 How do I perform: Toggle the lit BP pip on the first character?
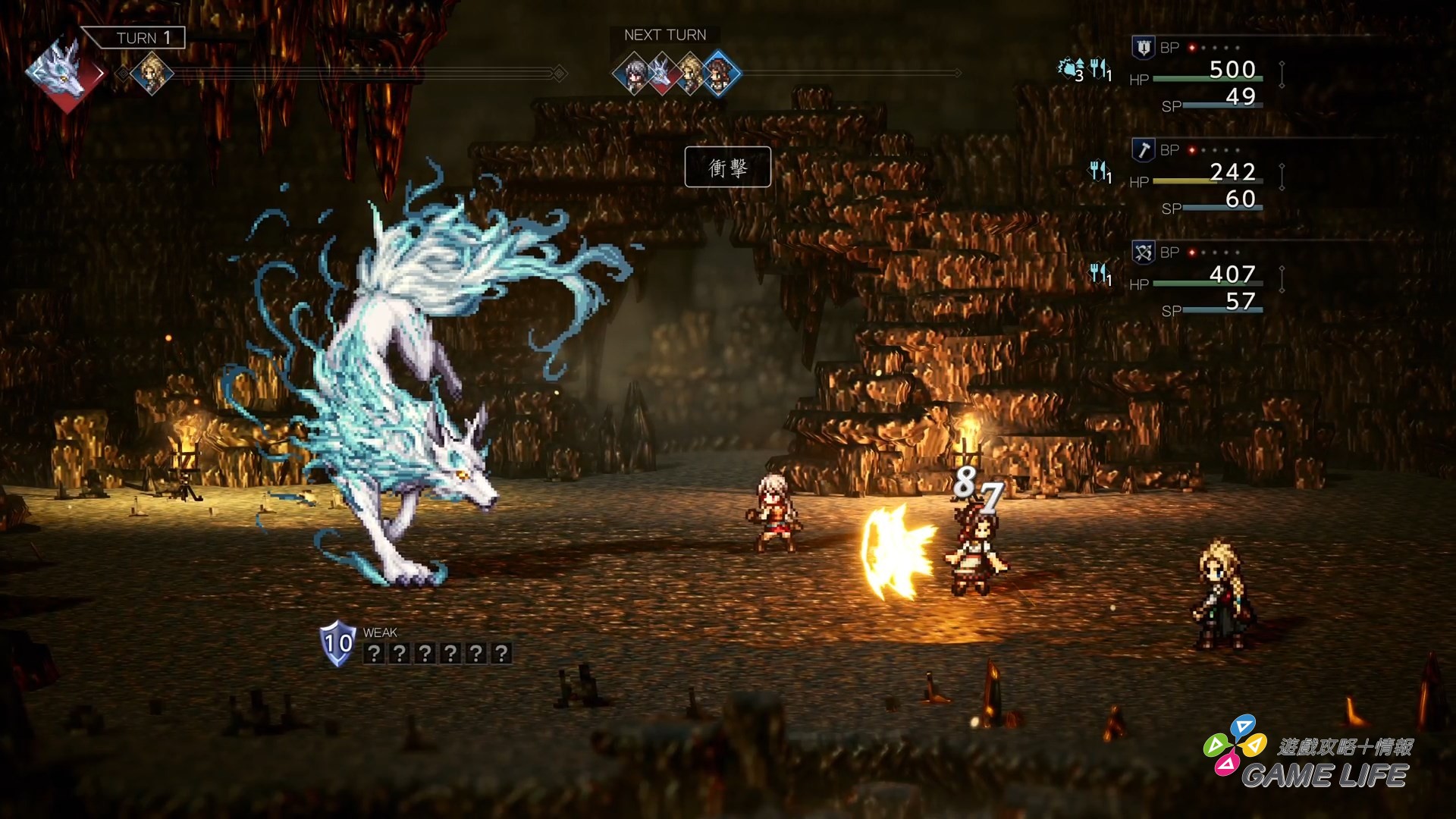(x=1192, y=47)
